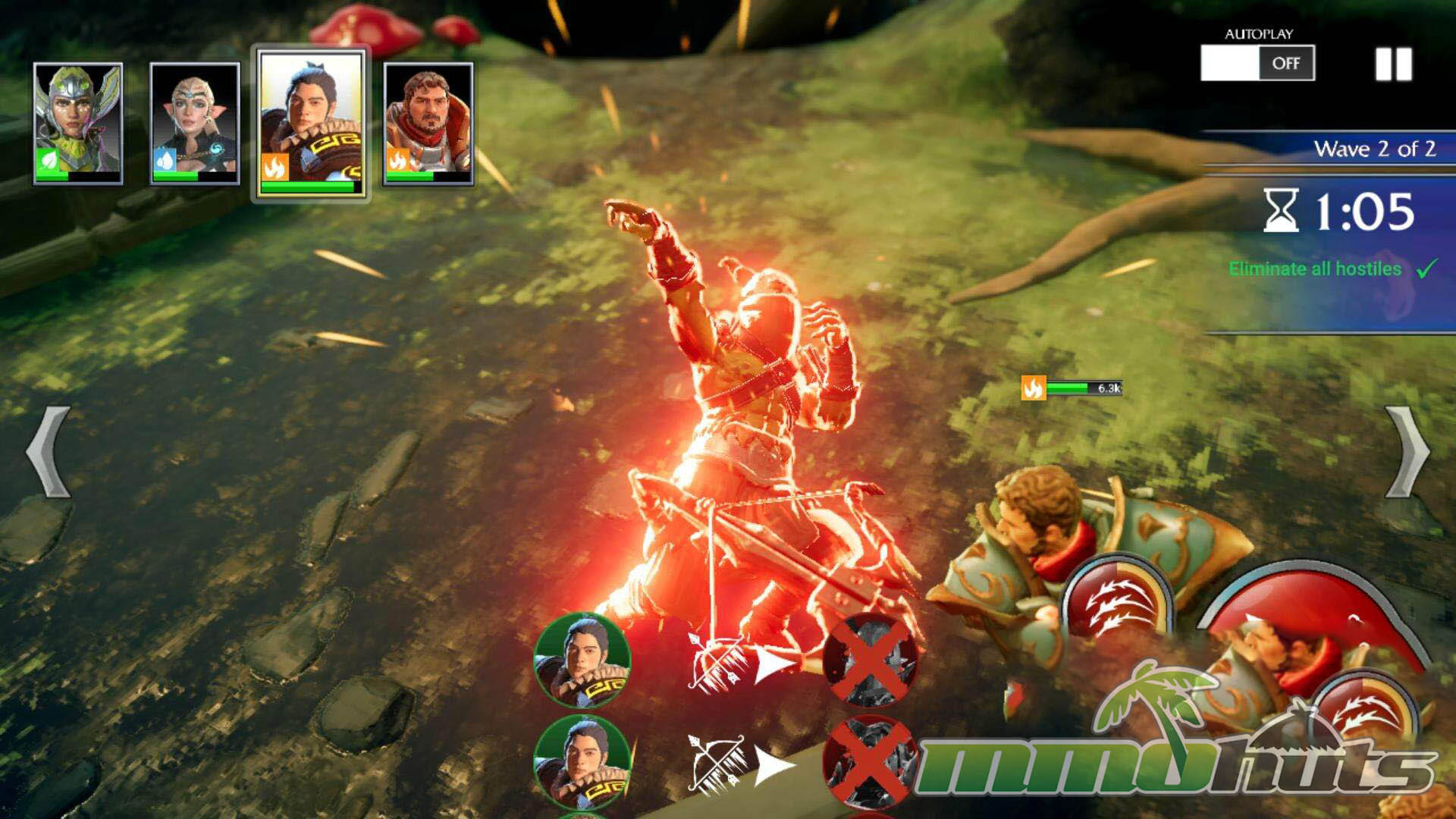Select the bearded fire warrior portrait
The image size is (1456, 819).
pyautogui.click(x=428, y=123)
